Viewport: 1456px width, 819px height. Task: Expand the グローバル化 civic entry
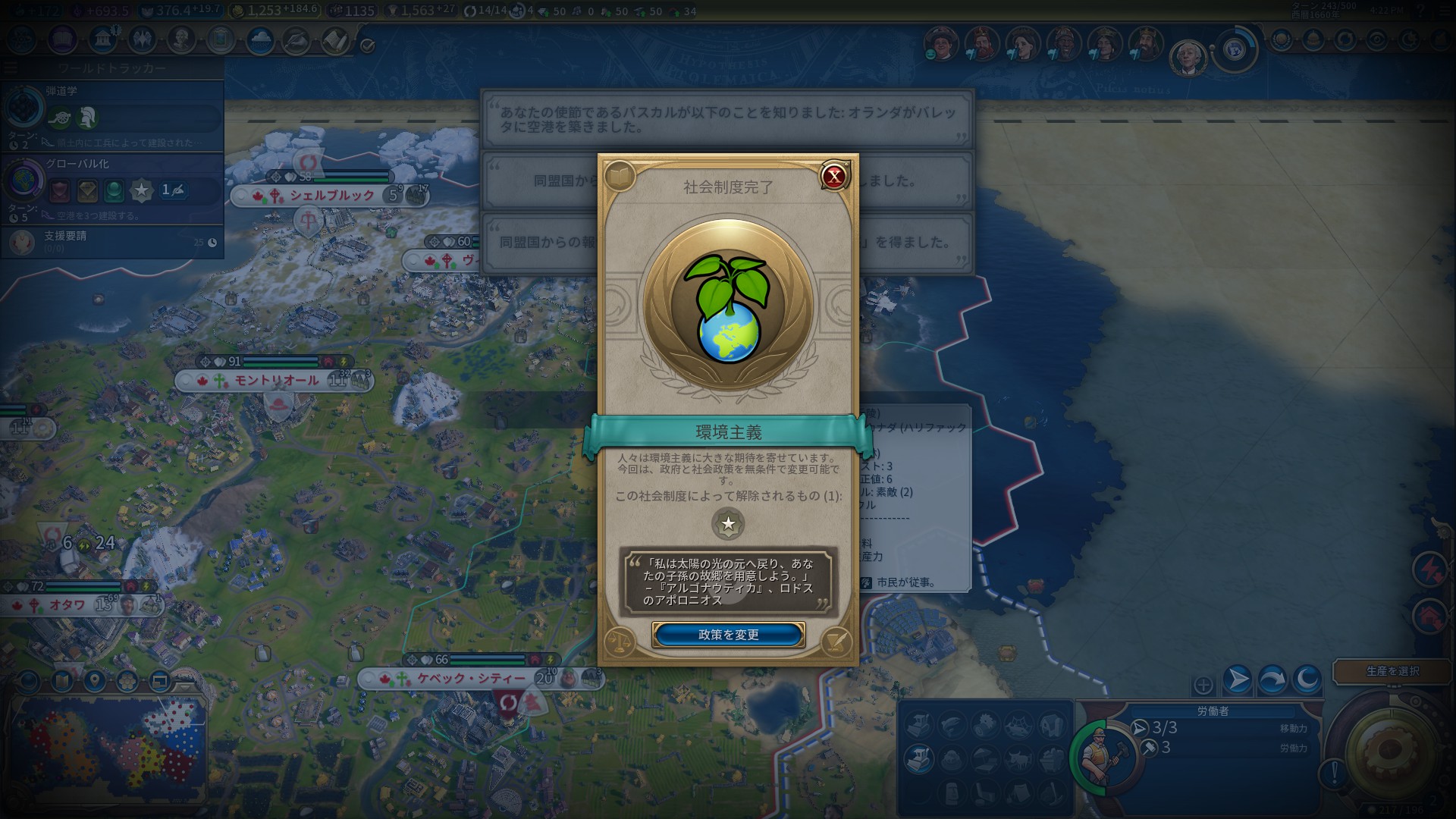coord(80,163)
